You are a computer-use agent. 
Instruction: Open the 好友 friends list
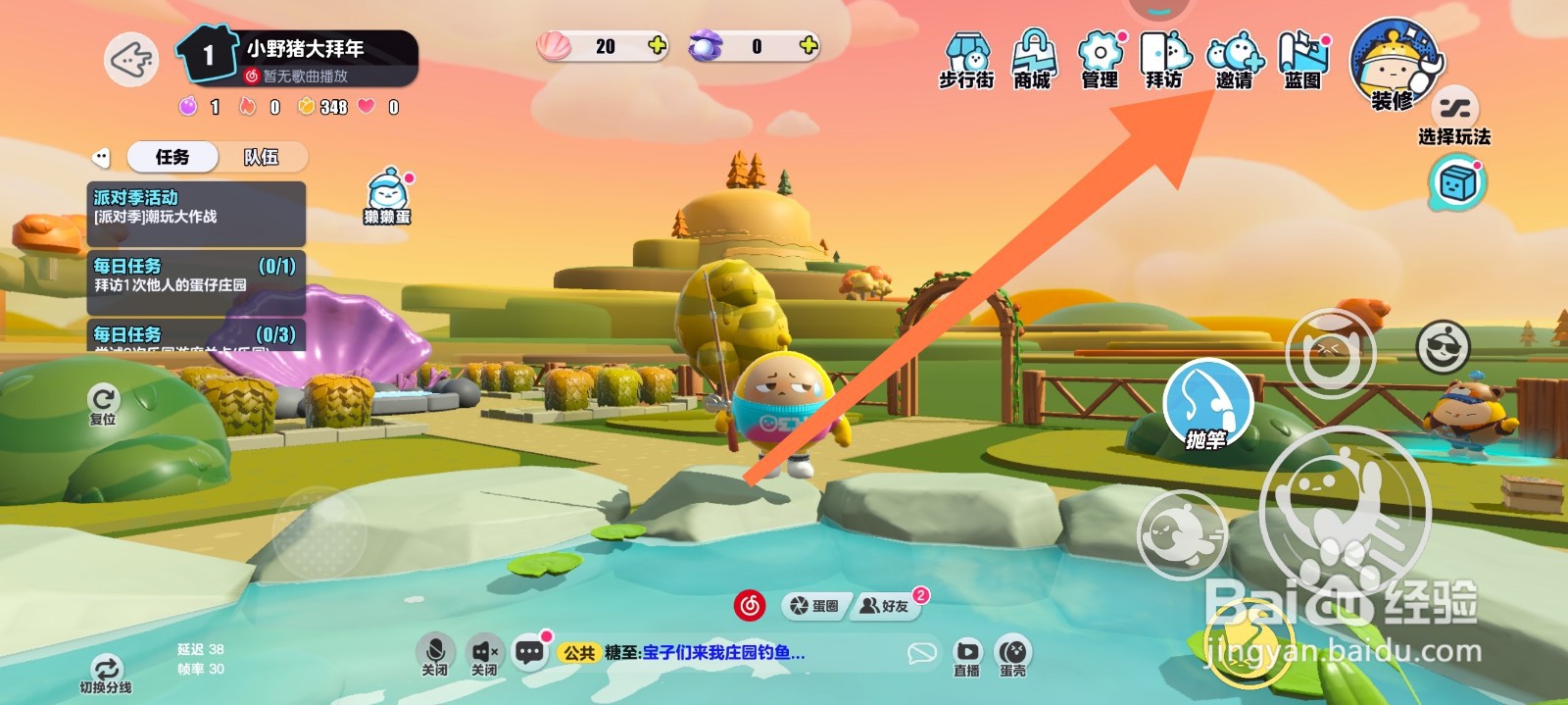(885, 606)
